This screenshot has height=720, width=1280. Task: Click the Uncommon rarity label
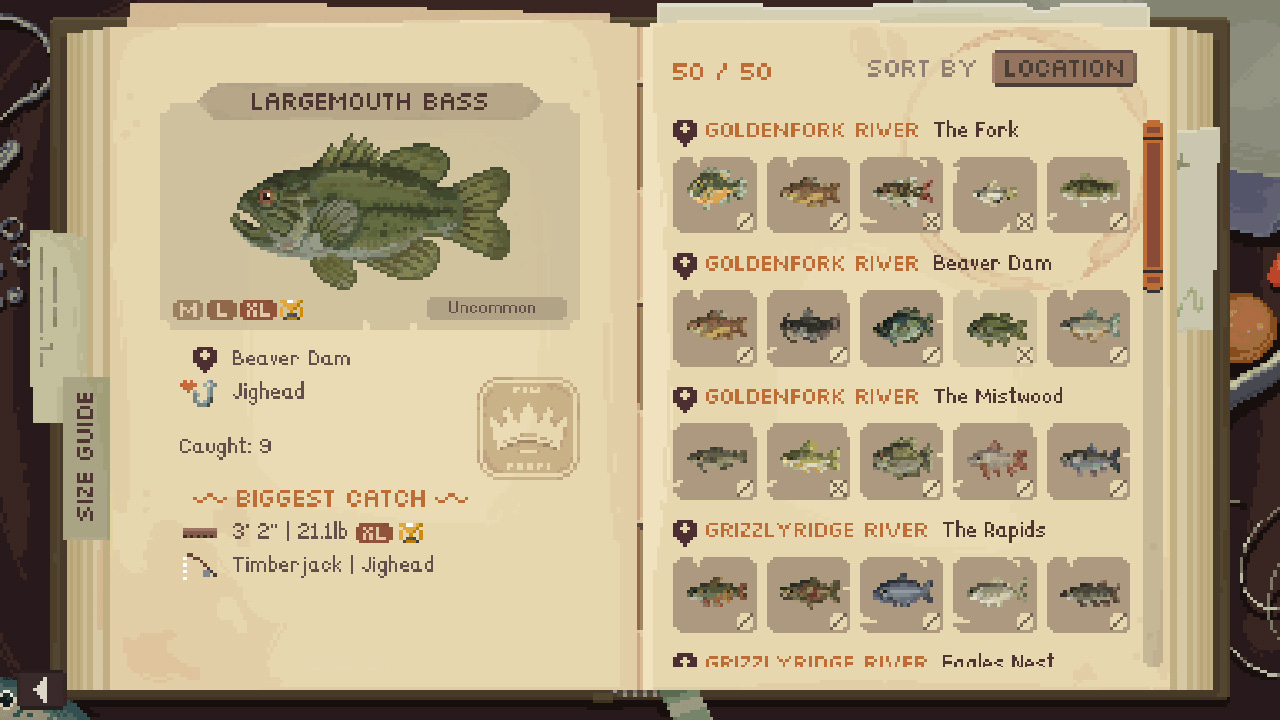point(495,308)
